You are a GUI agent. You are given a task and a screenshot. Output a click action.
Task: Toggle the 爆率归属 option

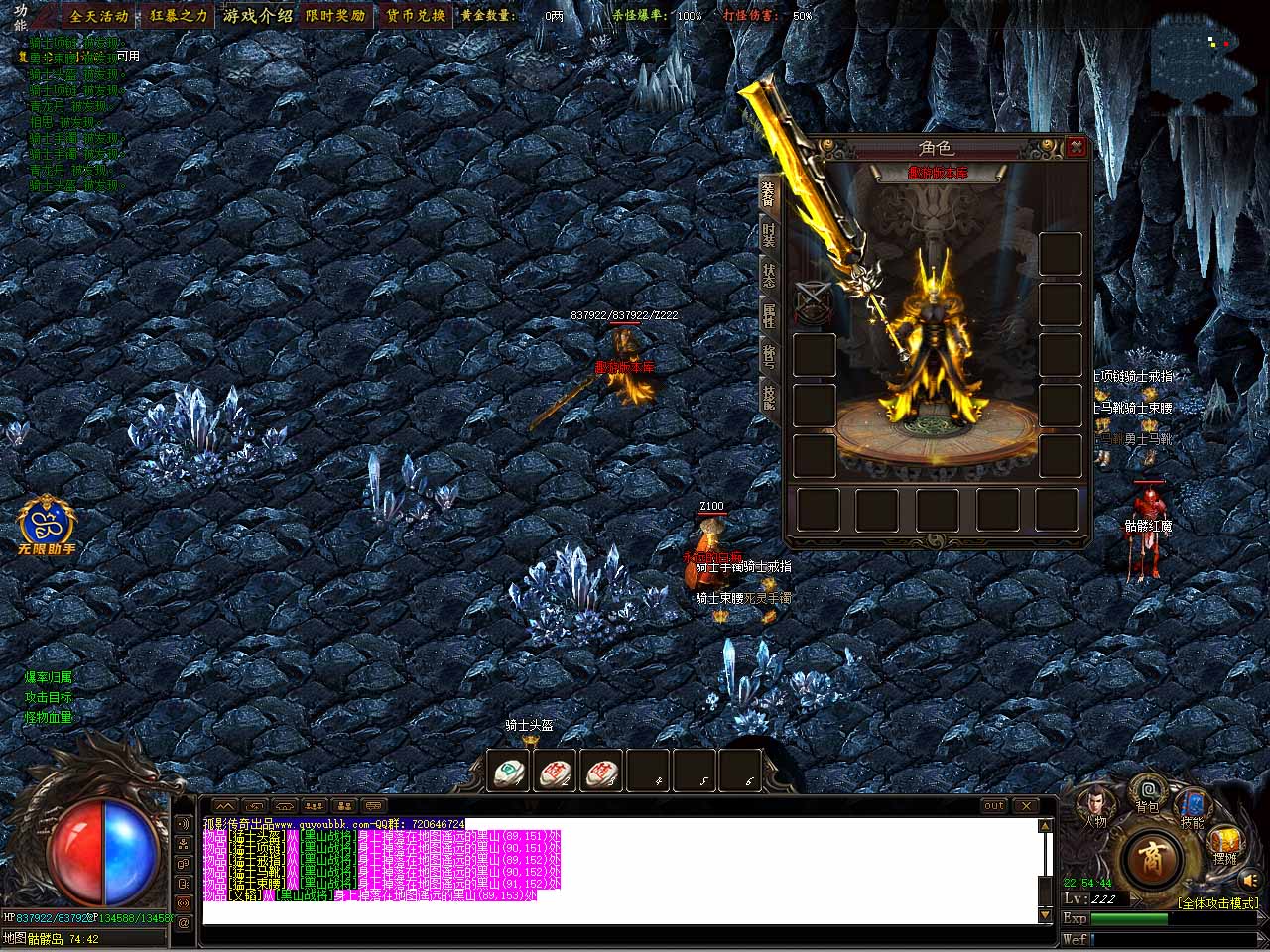(49, 677)
